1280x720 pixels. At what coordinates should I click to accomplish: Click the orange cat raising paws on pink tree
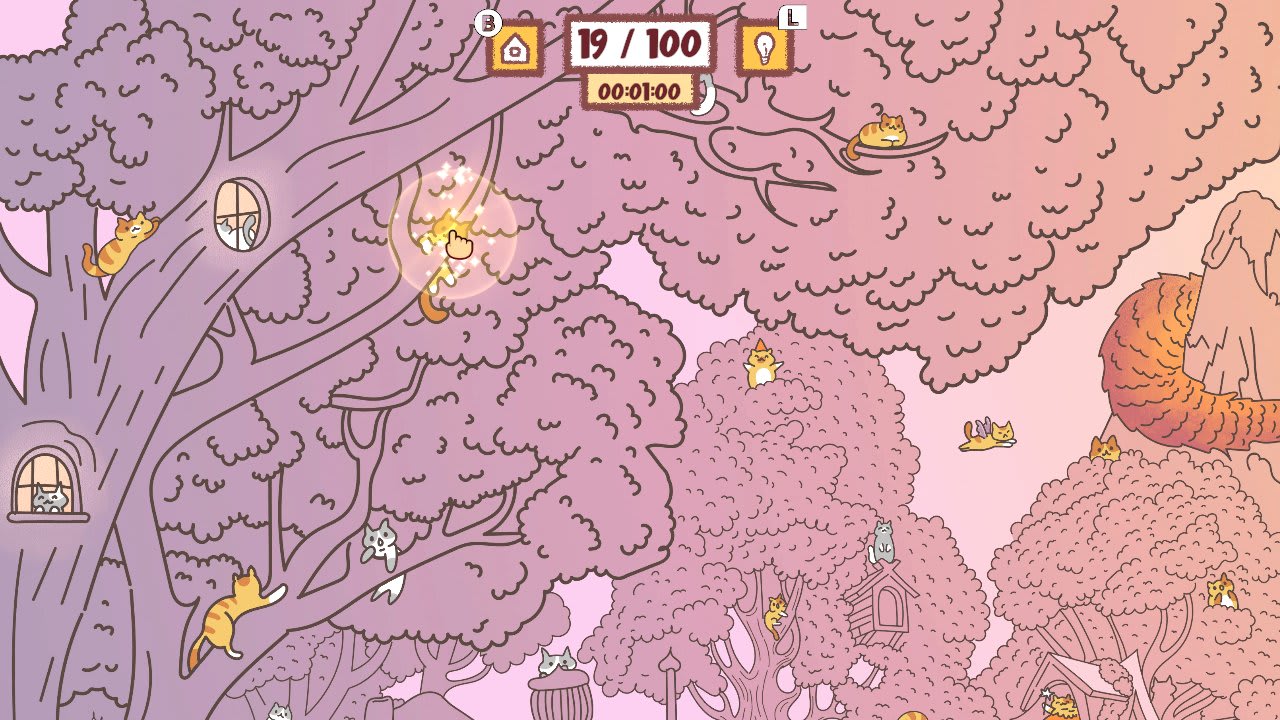click(760, 370)
